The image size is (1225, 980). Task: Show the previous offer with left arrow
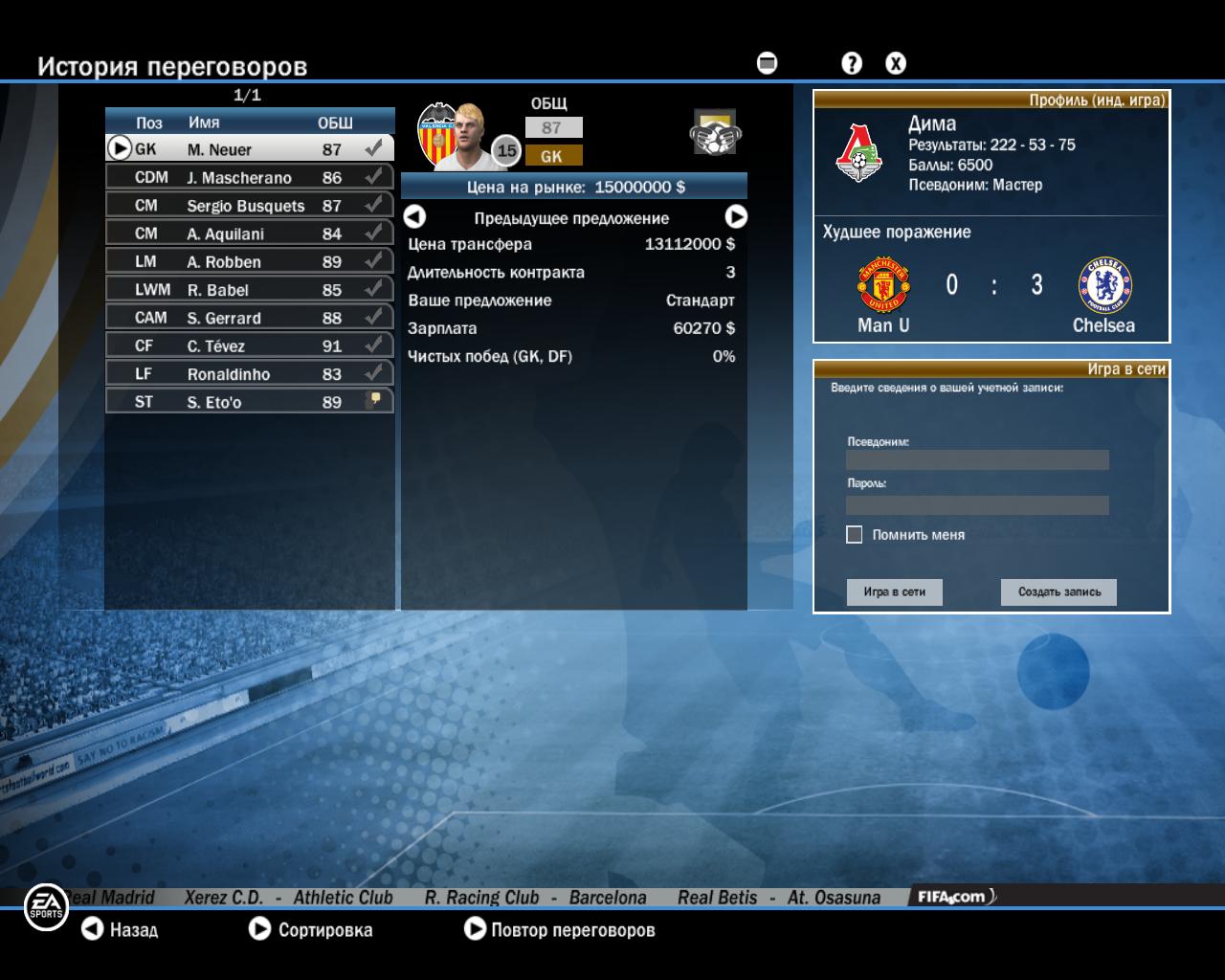coord(414,217)
